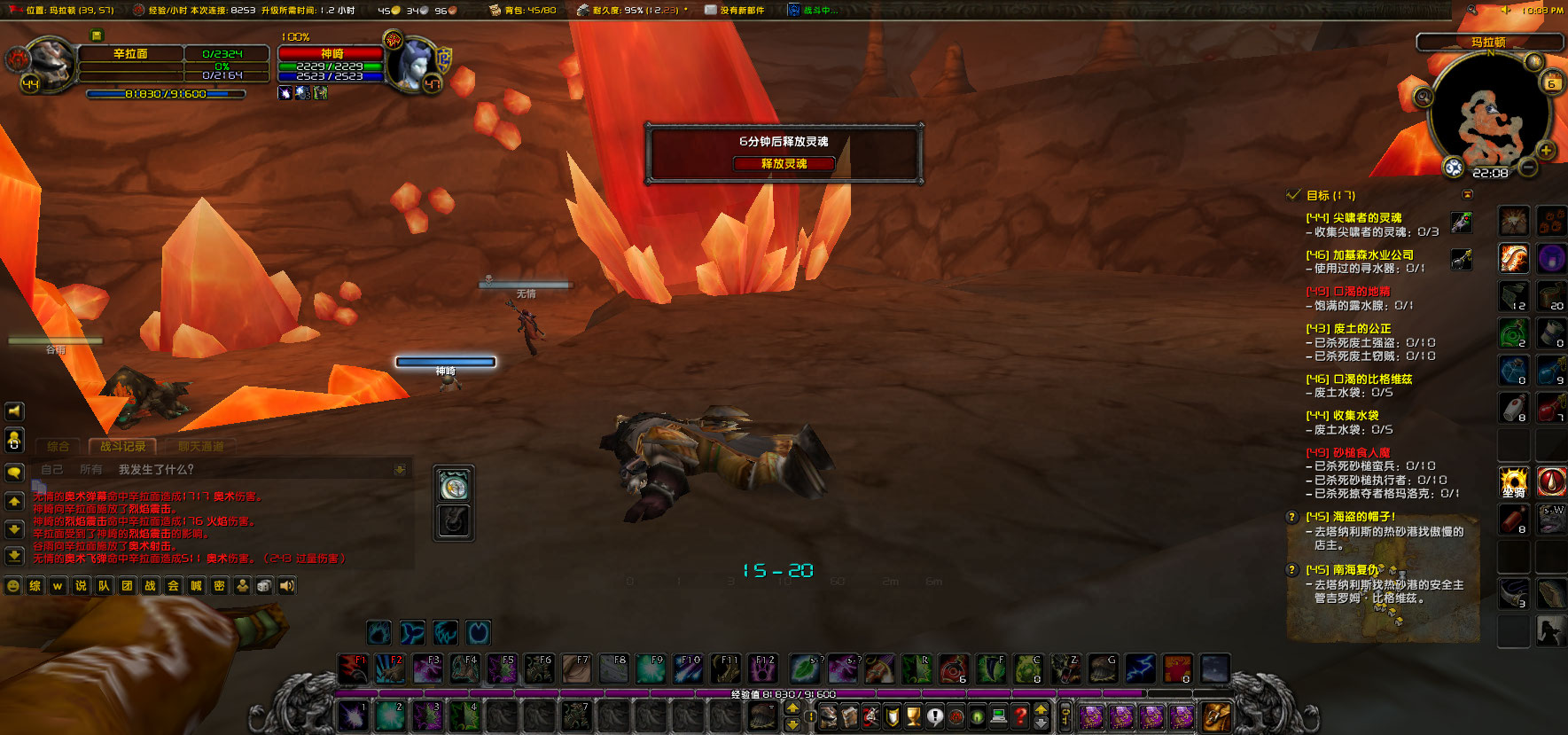Click the dice roll icon in the chat bar
The image size is (1568, 735).
coord(263,586)
